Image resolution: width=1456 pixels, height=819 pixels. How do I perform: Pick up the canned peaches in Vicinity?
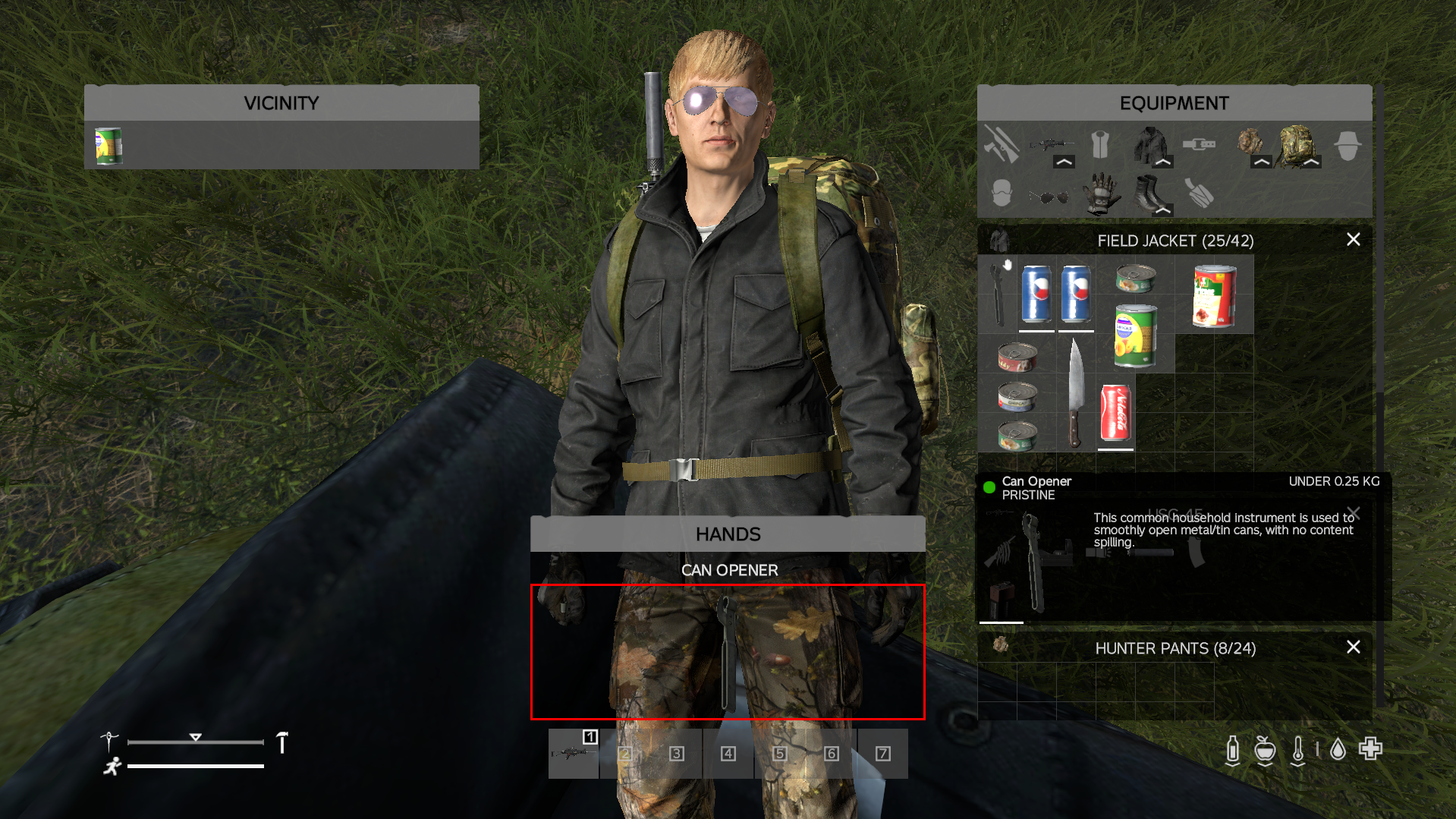tap(108, 146)
